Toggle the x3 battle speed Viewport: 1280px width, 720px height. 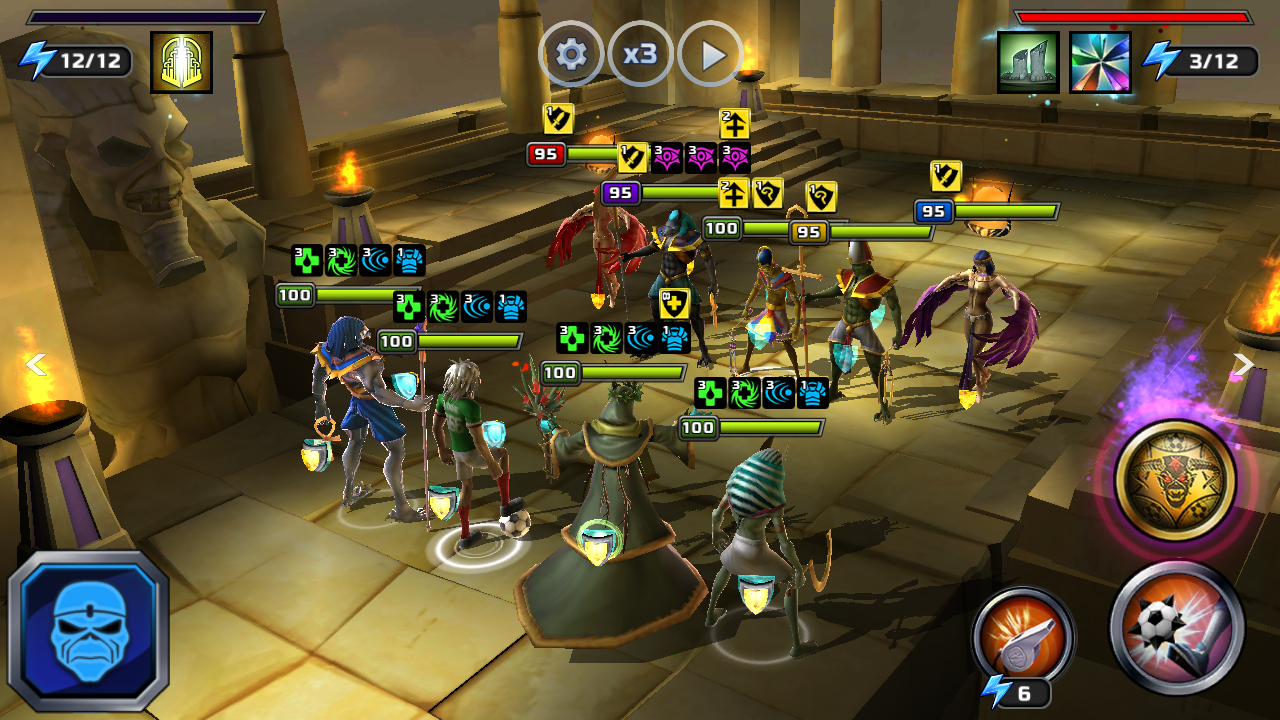point(640,54)
